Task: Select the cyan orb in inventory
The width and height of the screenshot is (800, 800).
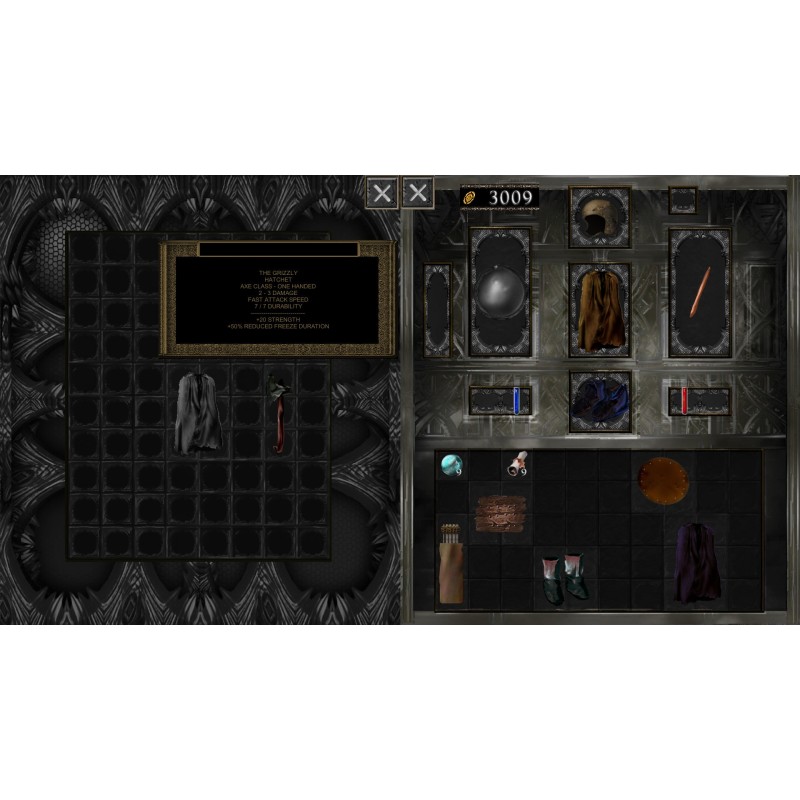Action: point(453,464)
